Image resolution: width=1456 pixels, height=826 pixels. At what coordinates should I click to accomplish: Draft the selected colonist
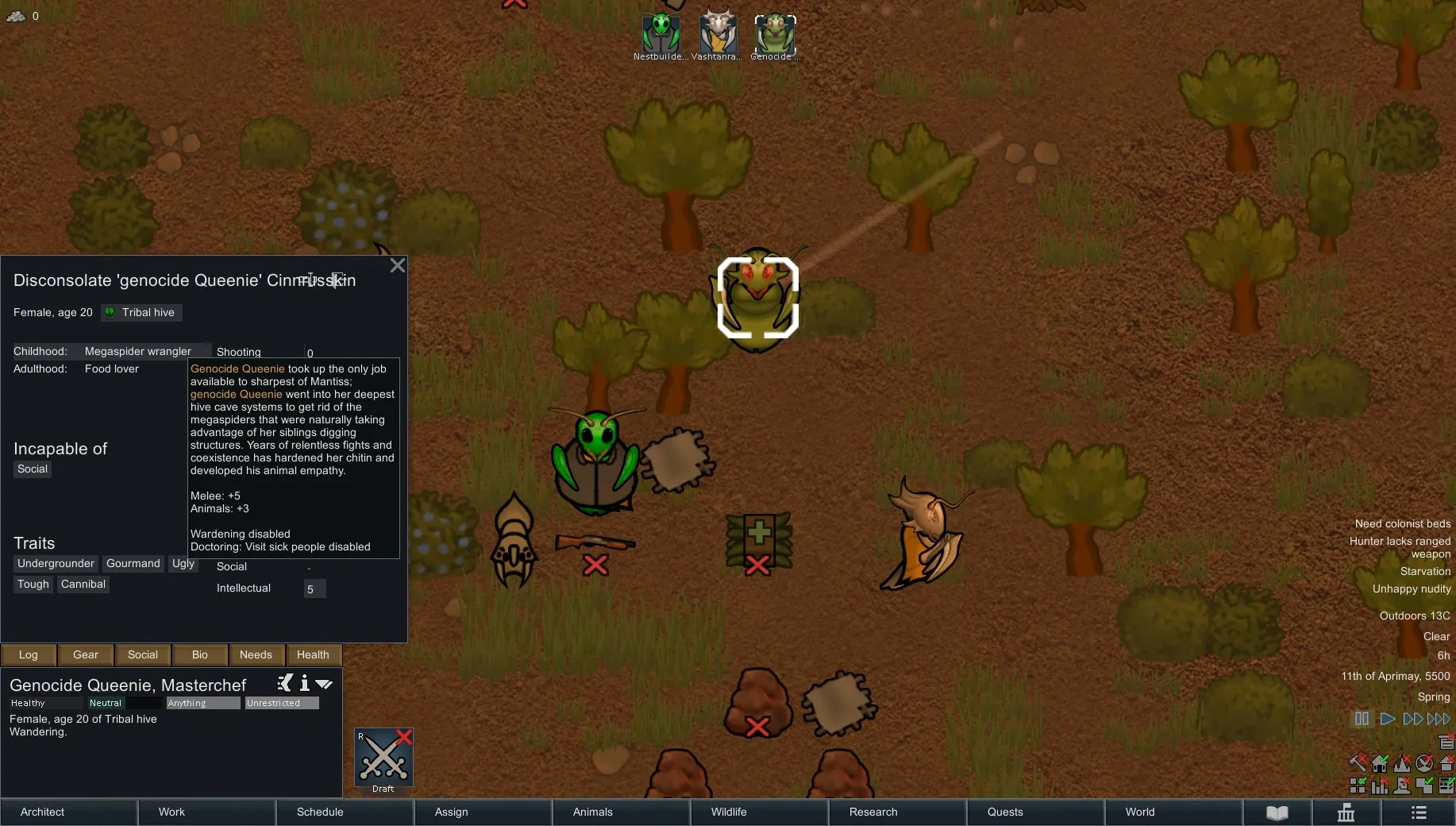[383, 759]
